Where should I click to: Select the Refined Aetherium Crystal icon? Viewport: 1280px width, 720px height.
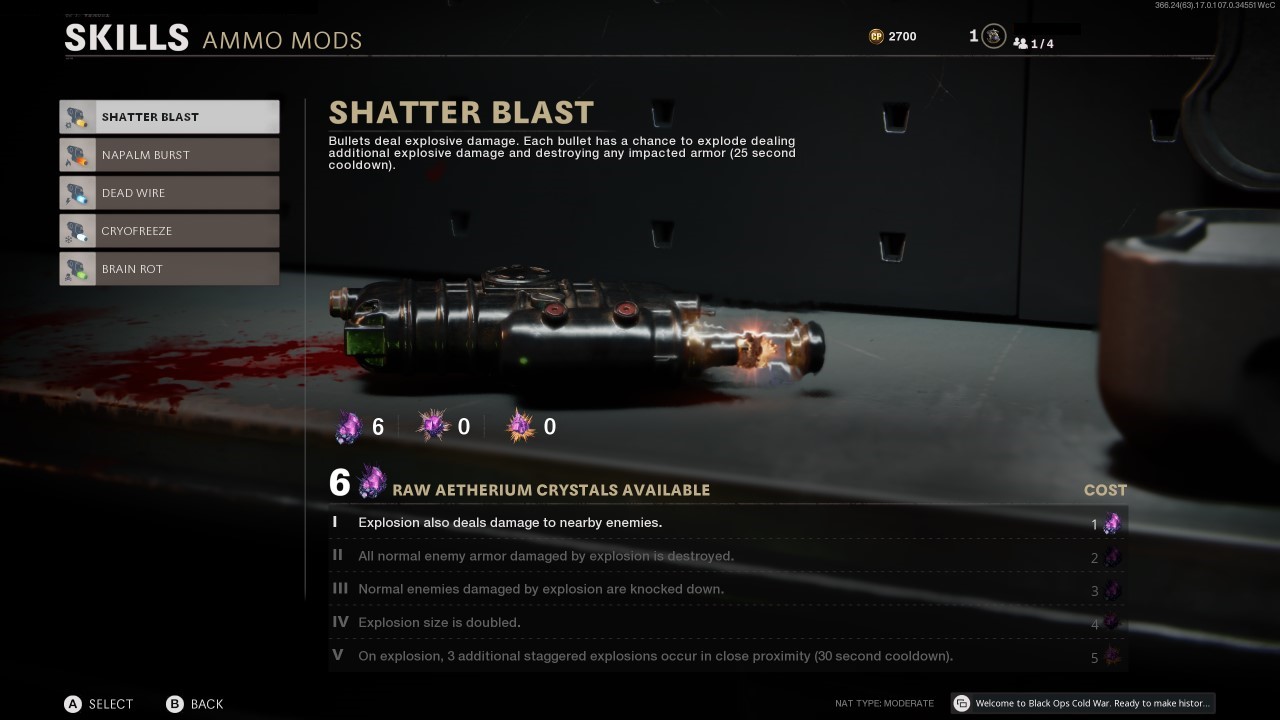(431, 425)
